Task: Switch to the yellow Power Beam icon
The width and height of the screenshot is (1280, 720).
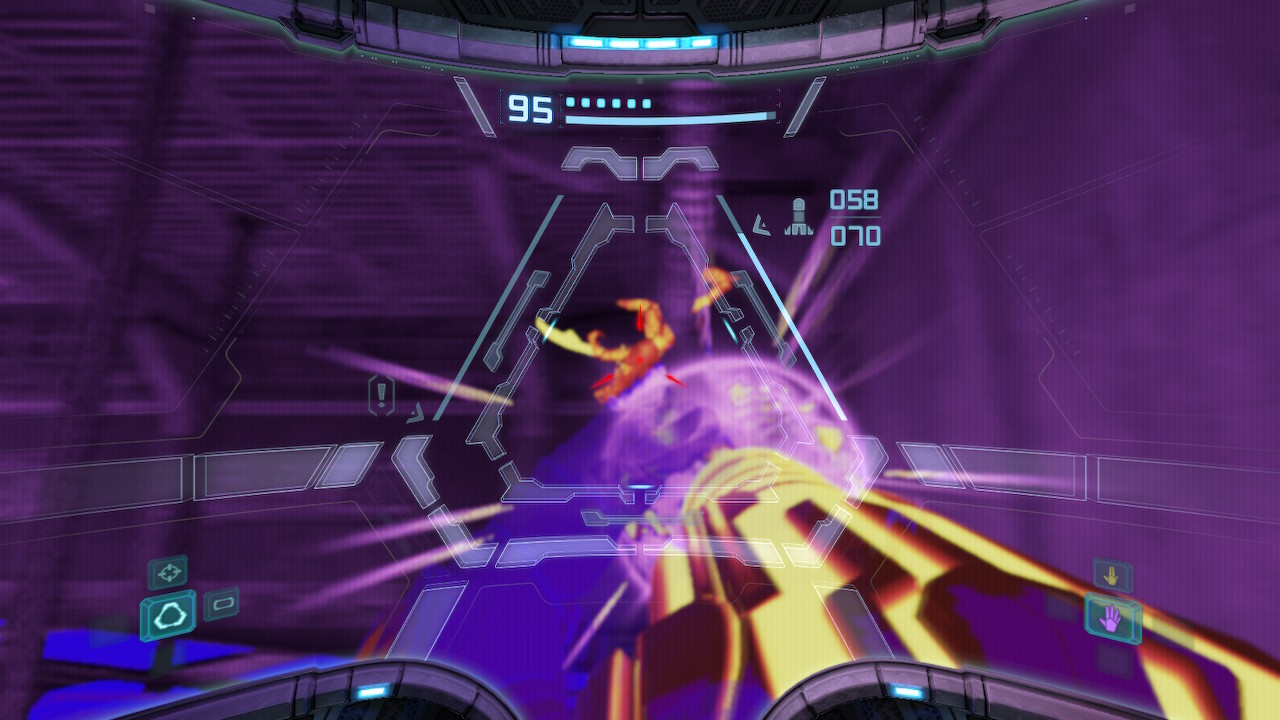Action: tap(1112, 576)
